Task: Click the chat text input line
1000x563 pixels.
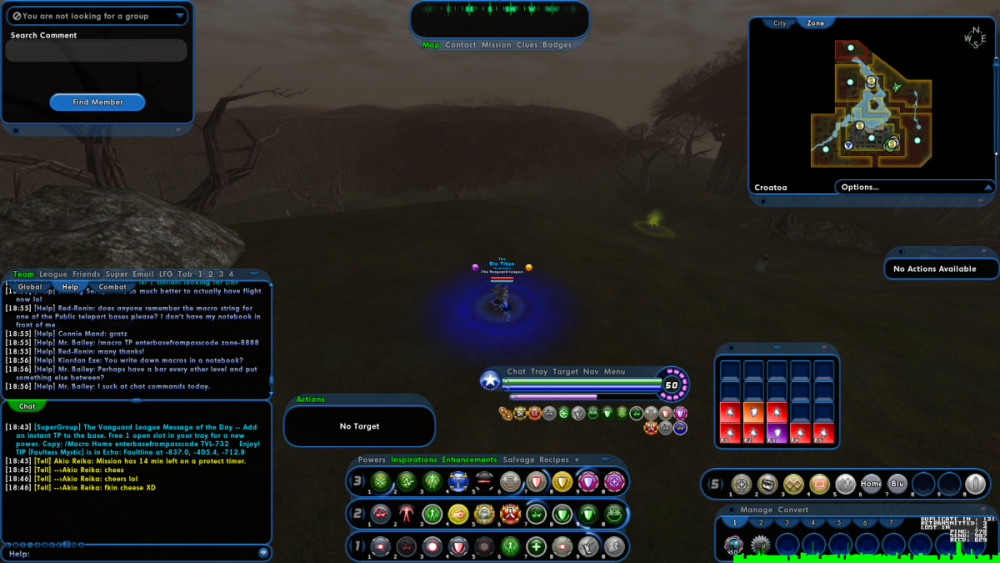Action: pos(135,553)
